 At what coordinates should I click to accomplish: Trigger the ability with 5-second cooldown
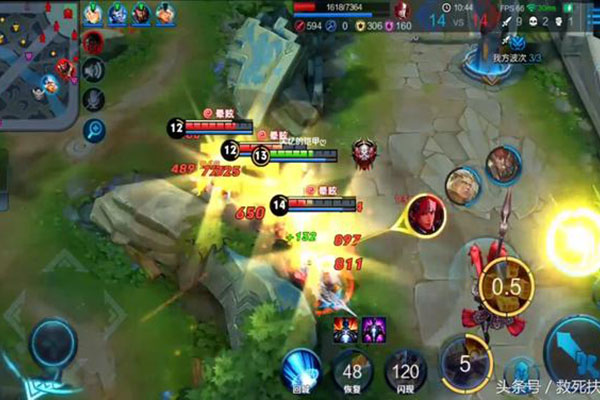point(464,361)
